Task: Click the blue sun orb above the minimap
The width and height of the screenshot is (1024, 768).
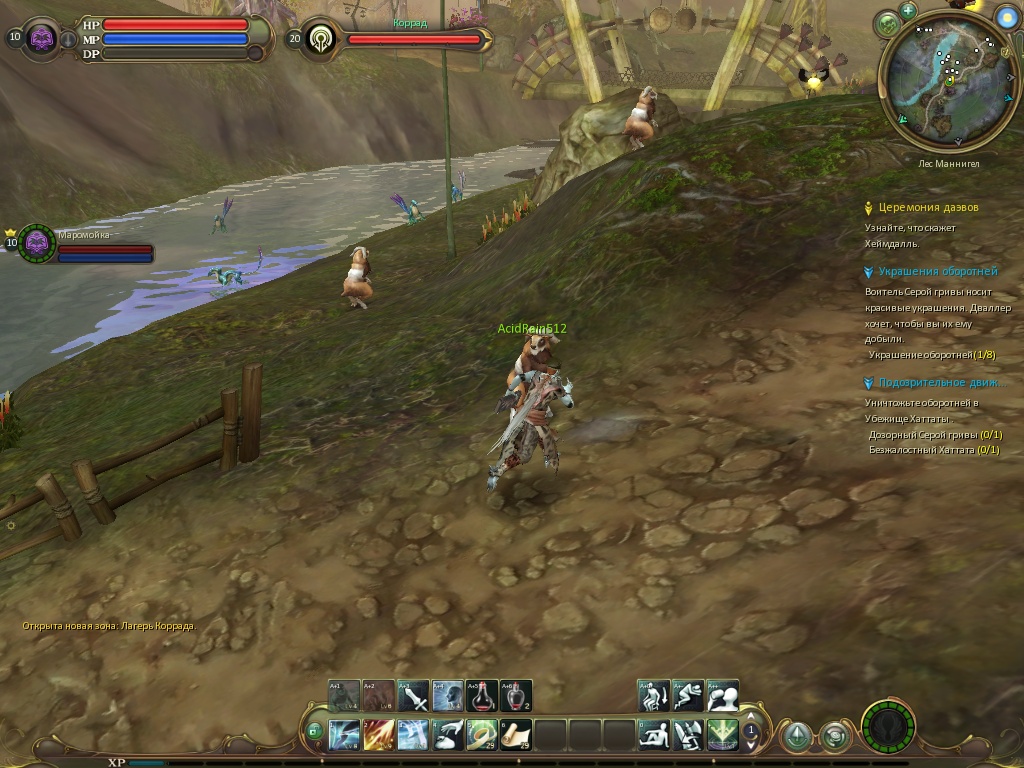Action: click(1006, 17)
